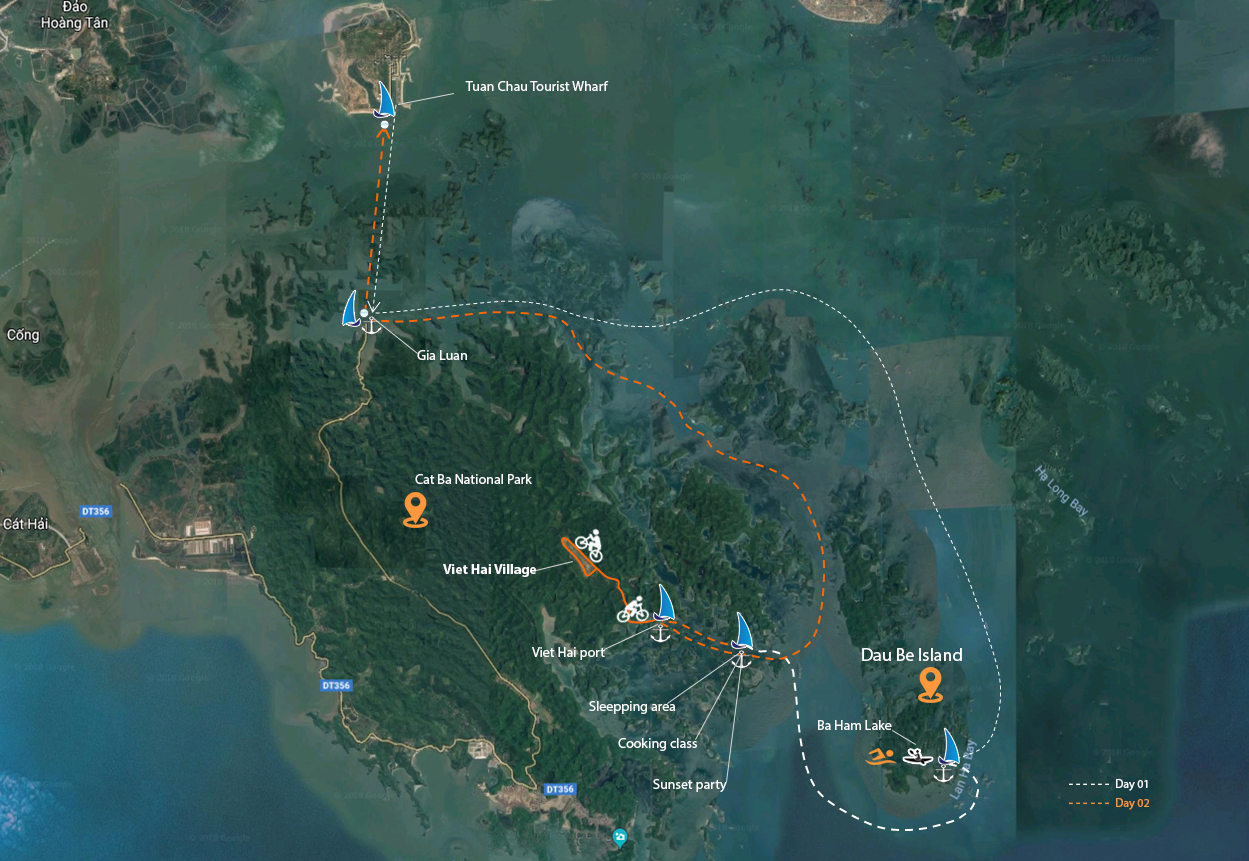This screenshot has height=861, width=1249.
Task: Open the Viet Hai port sailboat marker
Action: click(x=664, y=604)
